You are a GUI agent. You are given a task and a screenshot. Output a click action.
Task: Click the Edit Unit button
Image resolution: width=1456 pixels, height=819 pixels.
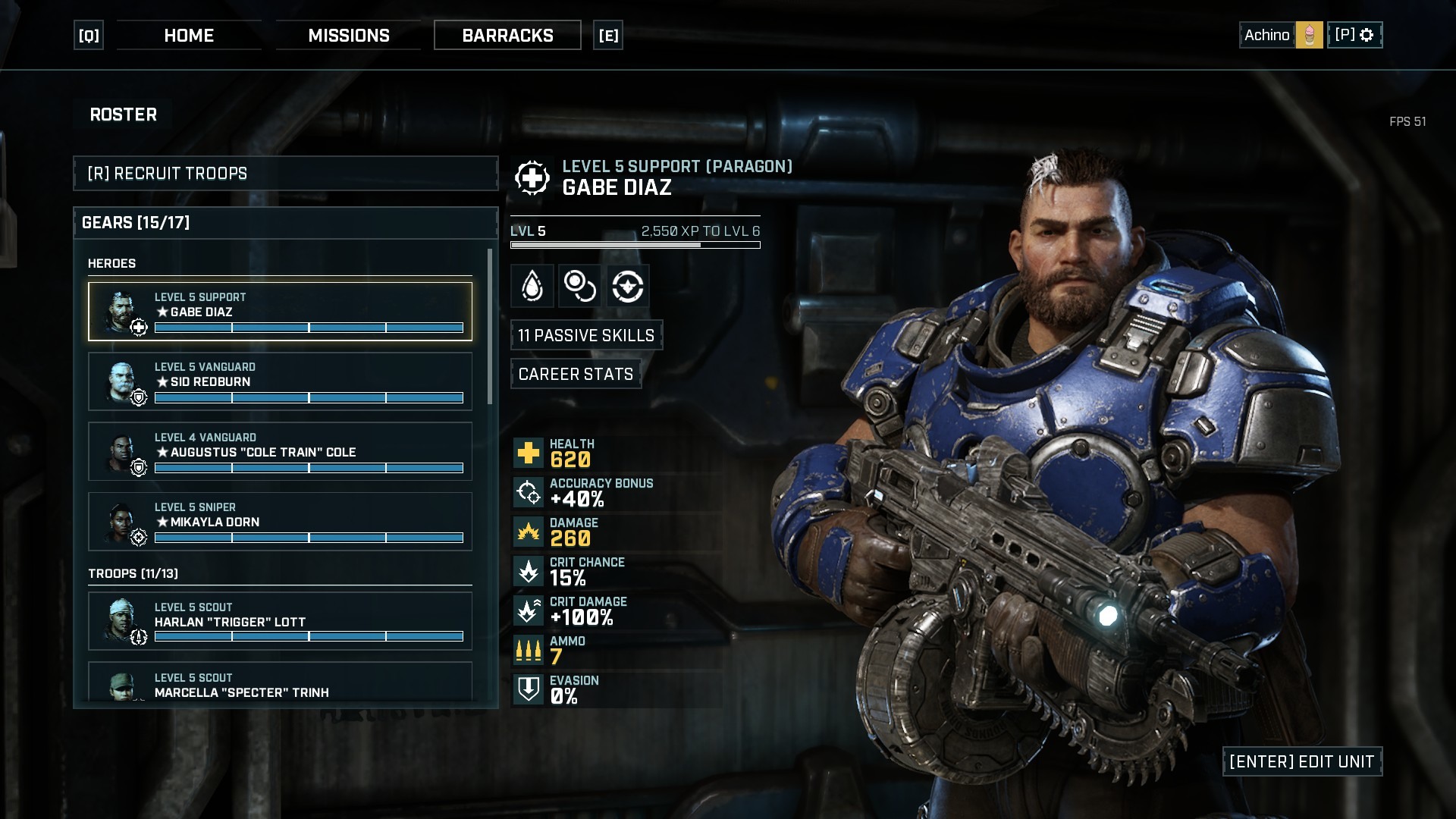point(1301,761)
